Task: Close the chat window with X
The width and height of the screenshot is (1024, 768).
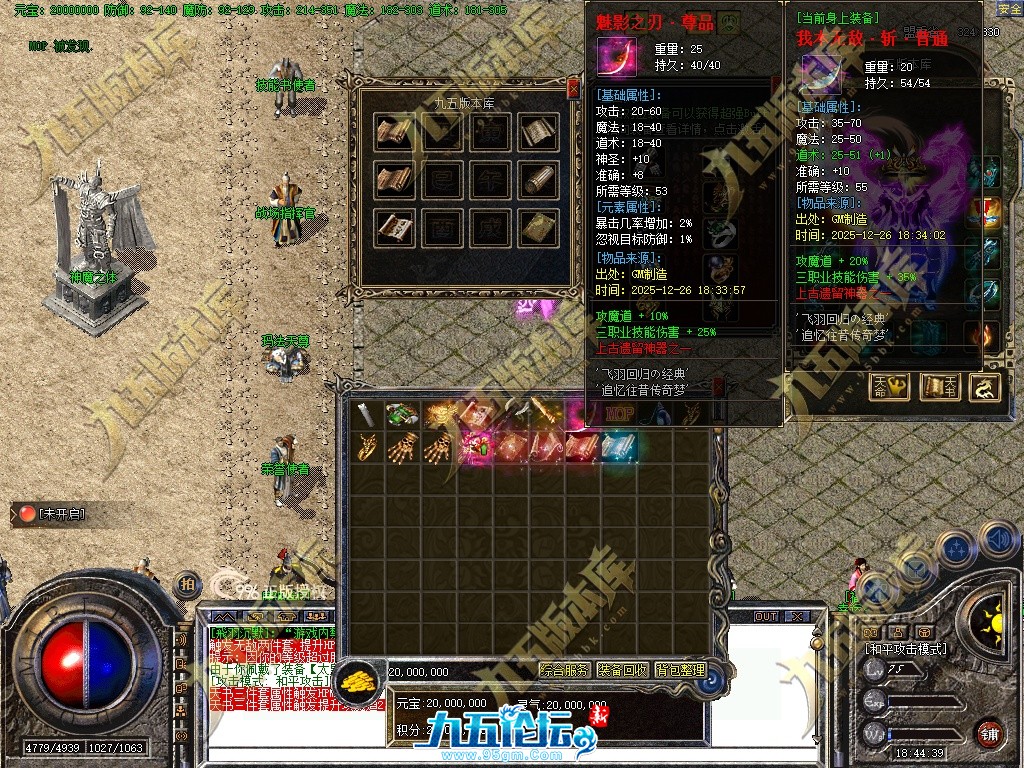Action: click(797, 616)
